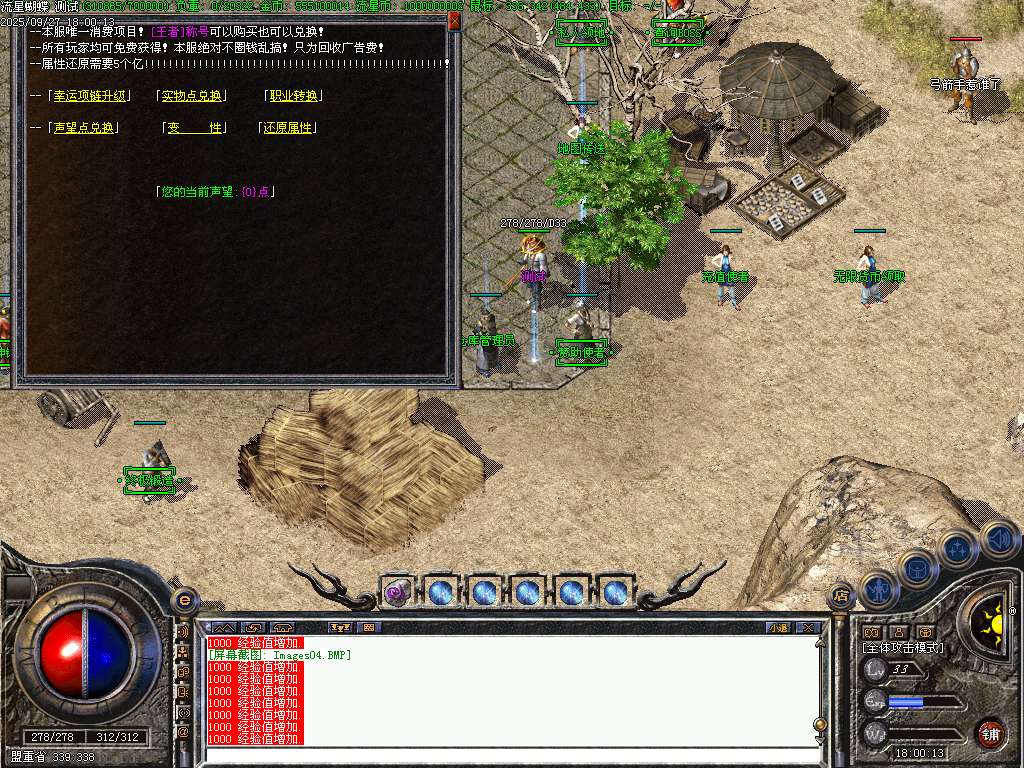Open the character status round button

[x=878, y=590]
